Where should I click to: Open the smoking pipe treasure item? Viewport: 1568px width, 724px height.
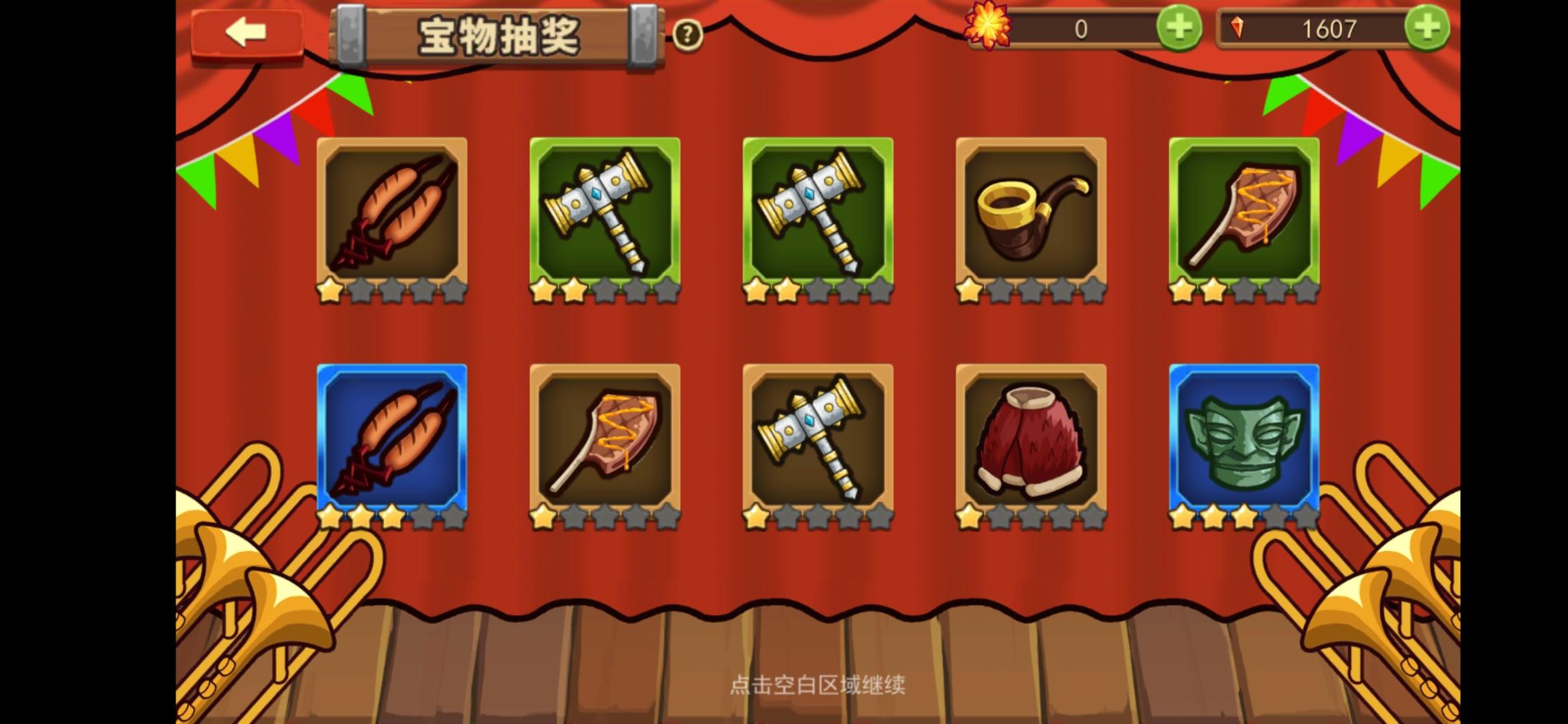click(1032, 215)
